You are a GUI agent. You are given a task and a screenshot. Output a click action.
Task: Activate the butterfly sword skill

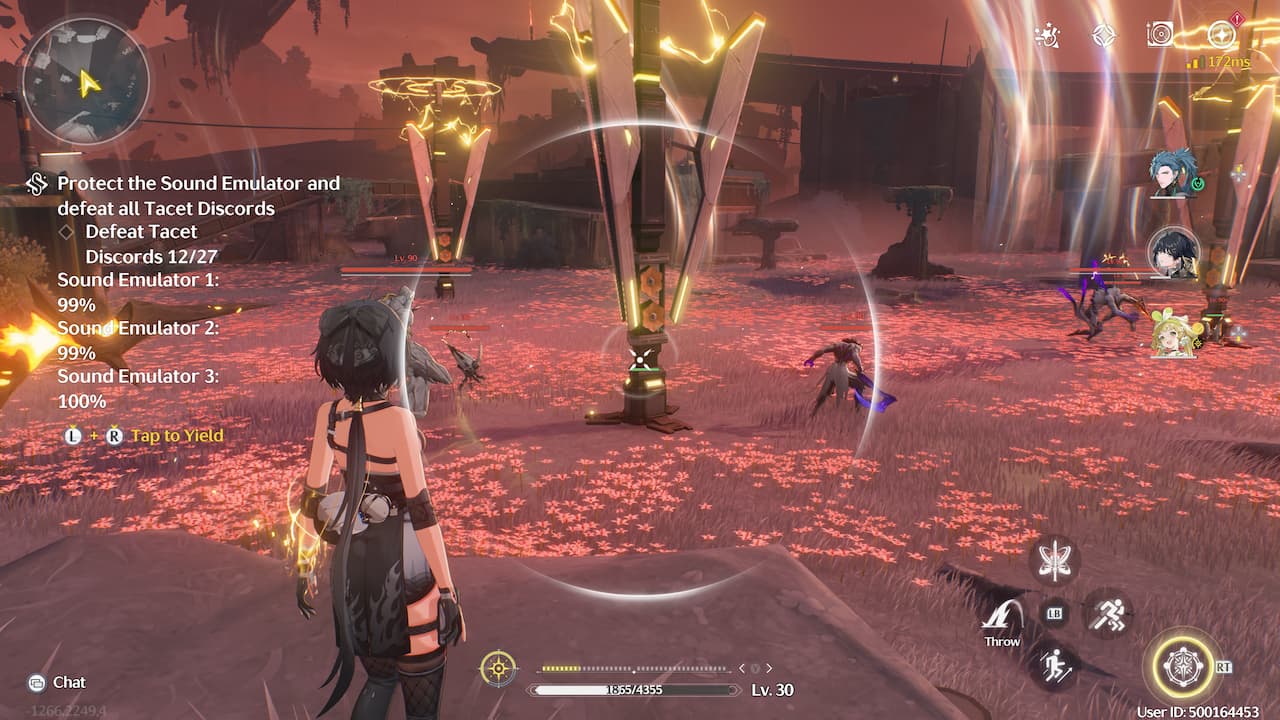[1054, 560]
